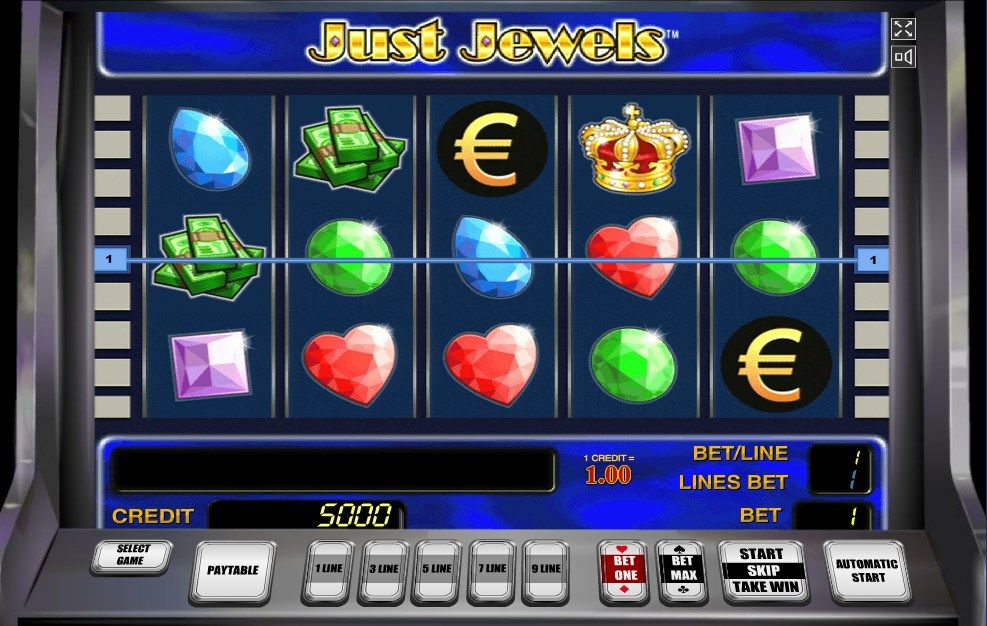Viewport: 987px width, 626px height.
Task: Activate 5 Line play
Action: [x=438, y=570]
